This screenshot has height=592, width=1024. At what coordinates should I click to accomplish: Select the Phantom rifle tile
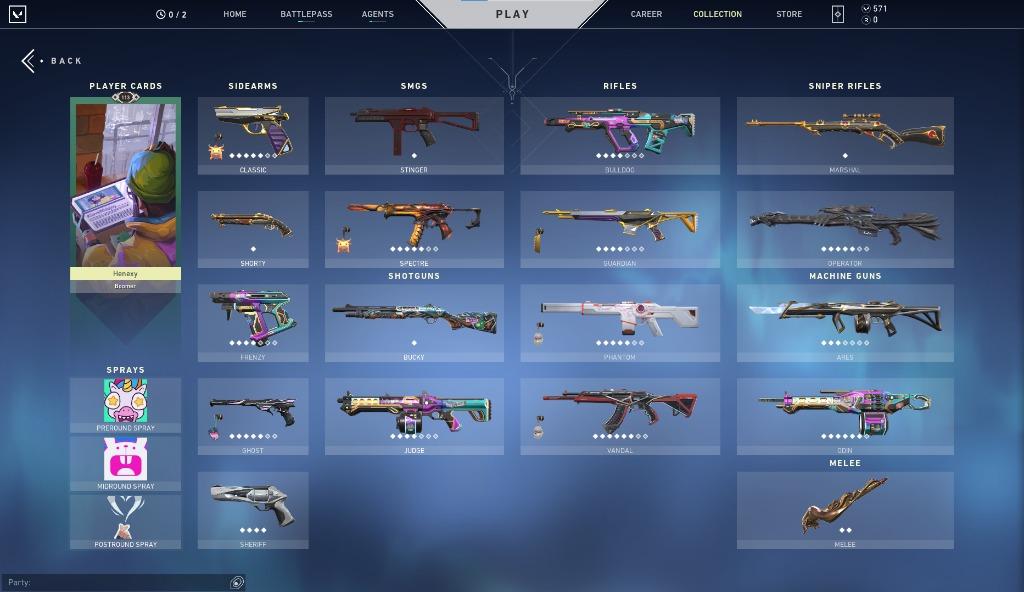pos(620,322)
